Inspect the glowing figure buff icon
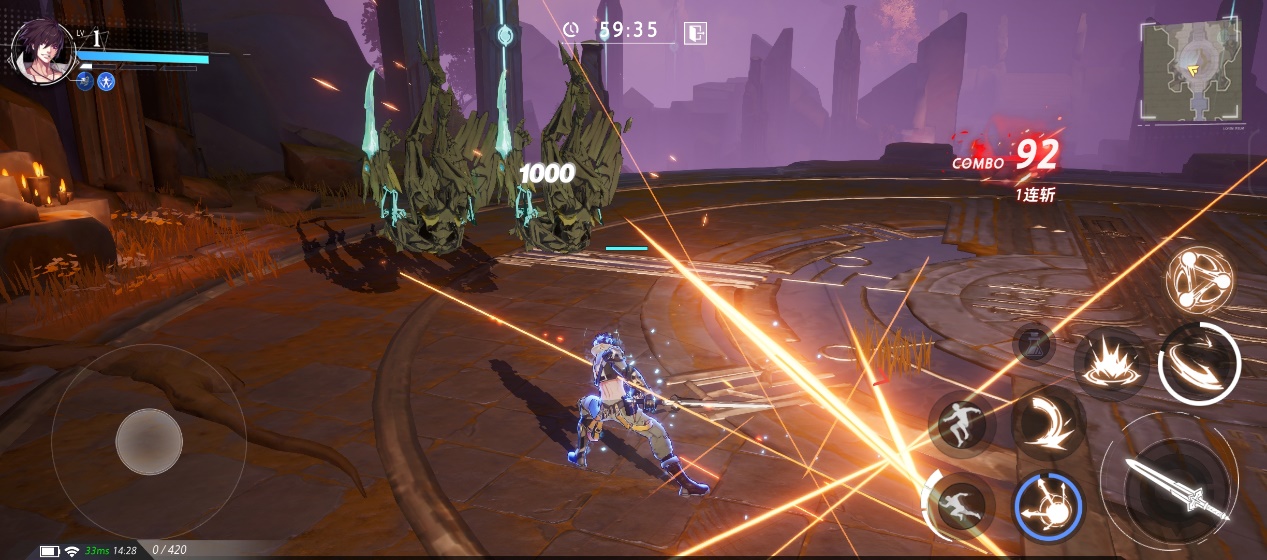1267x560 pixels. coord(107,82)
